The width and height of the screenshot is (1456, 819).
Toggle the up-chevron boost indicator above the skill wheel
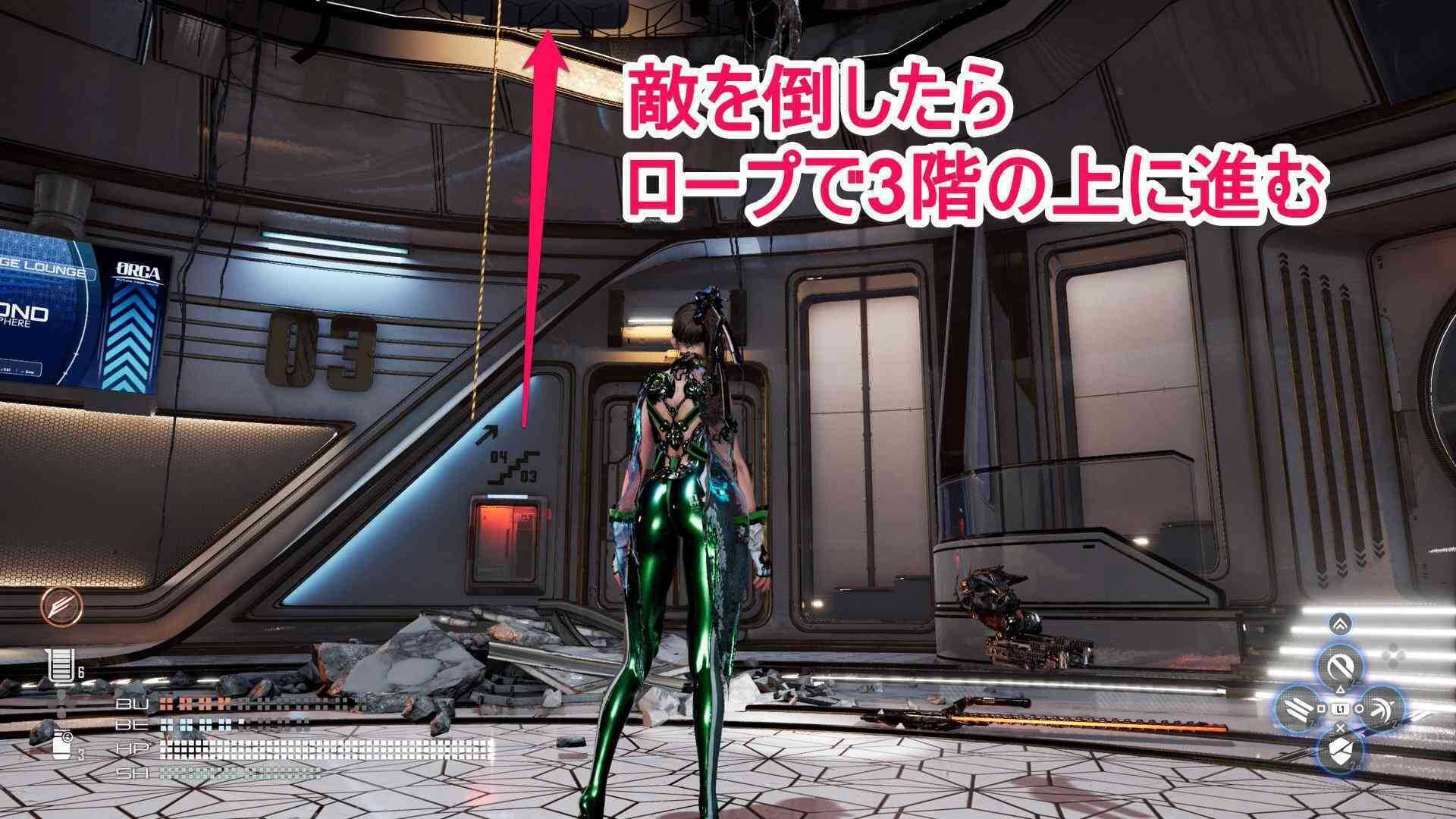point(1341,623)
